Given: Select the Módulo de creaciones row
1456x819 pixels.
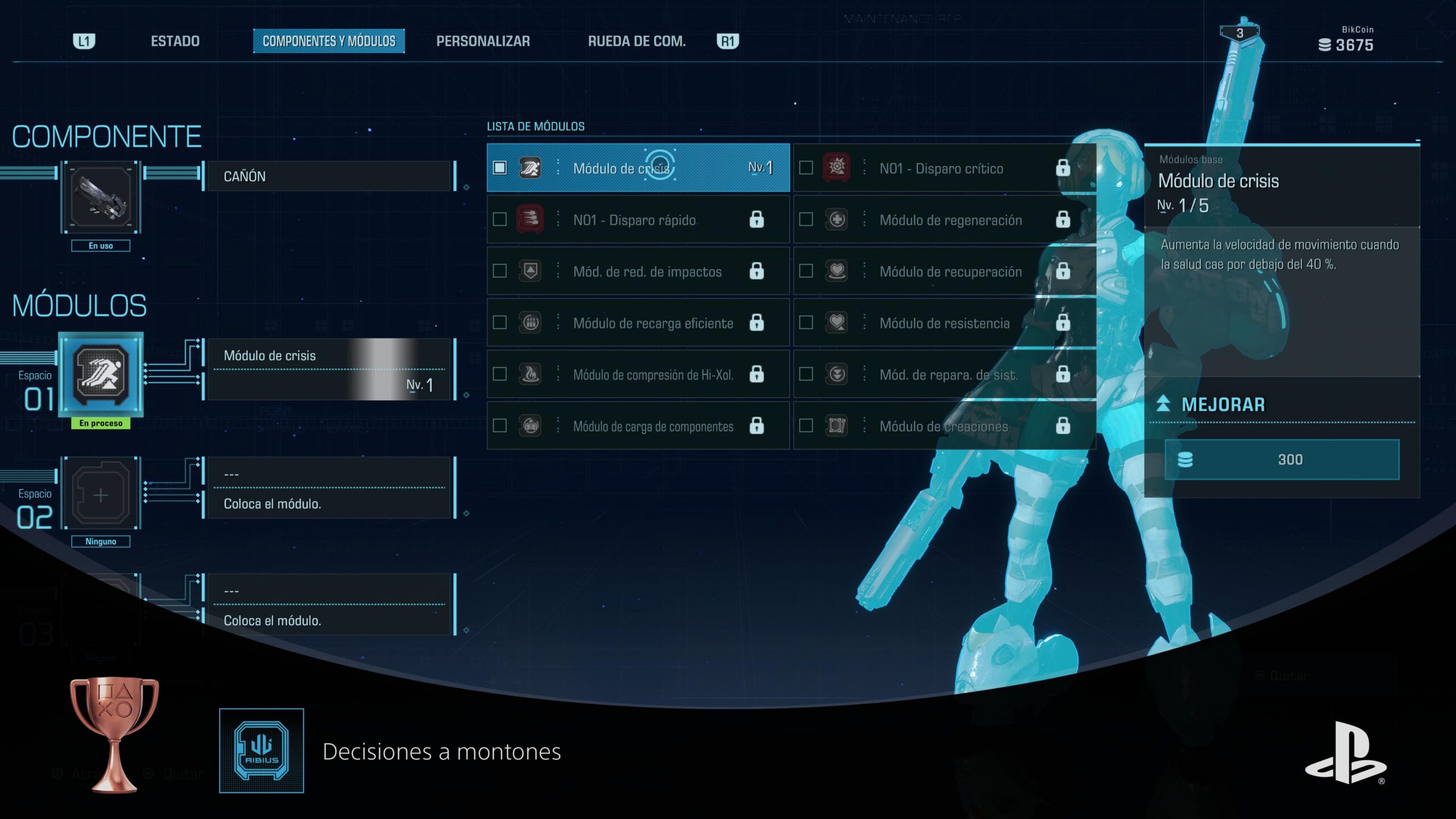Looking at the screenshot, I should coord(944,426).
